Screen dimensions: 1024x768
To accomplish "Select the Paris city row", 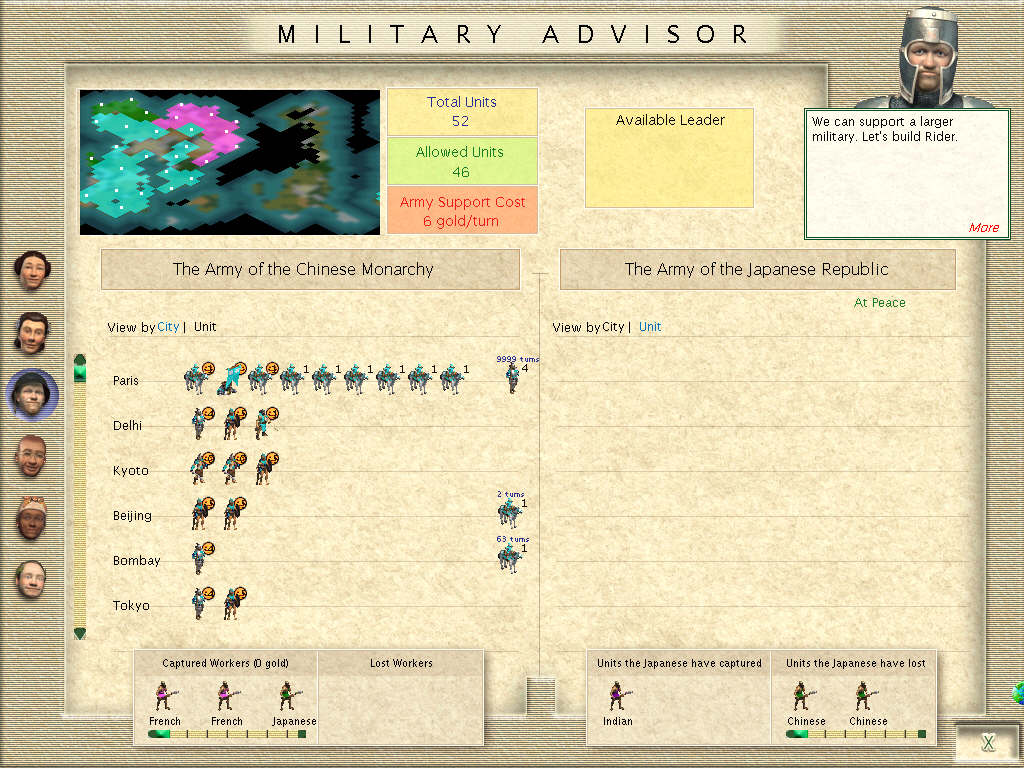I will (126, 381).
